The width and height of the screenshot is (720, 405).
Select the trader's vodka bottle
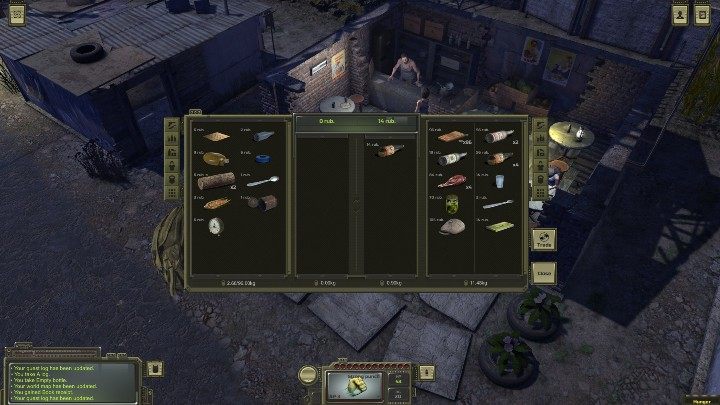452,158
